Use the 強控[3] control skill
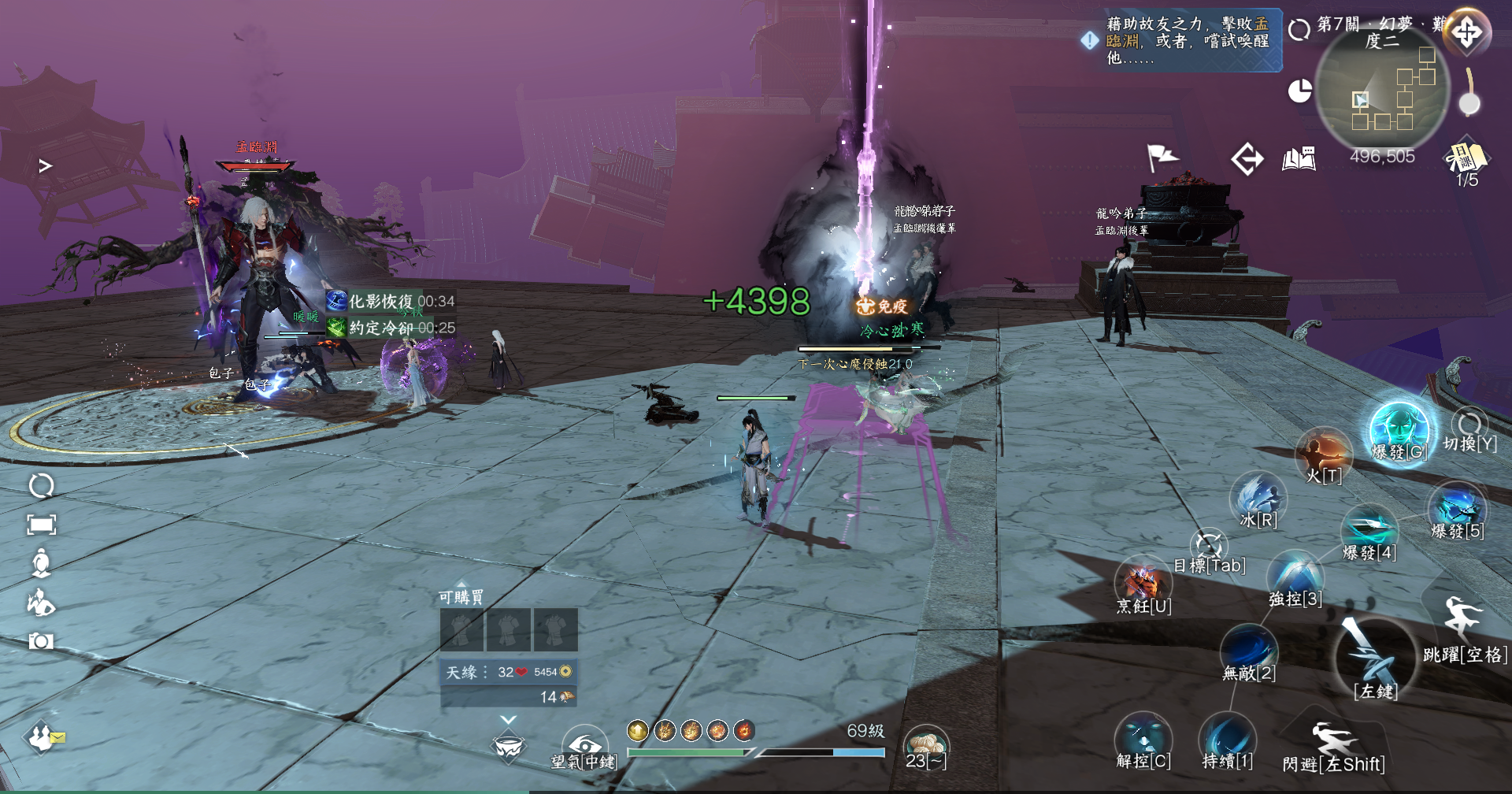The image size is (1512, 794). tap(1295, 578)
